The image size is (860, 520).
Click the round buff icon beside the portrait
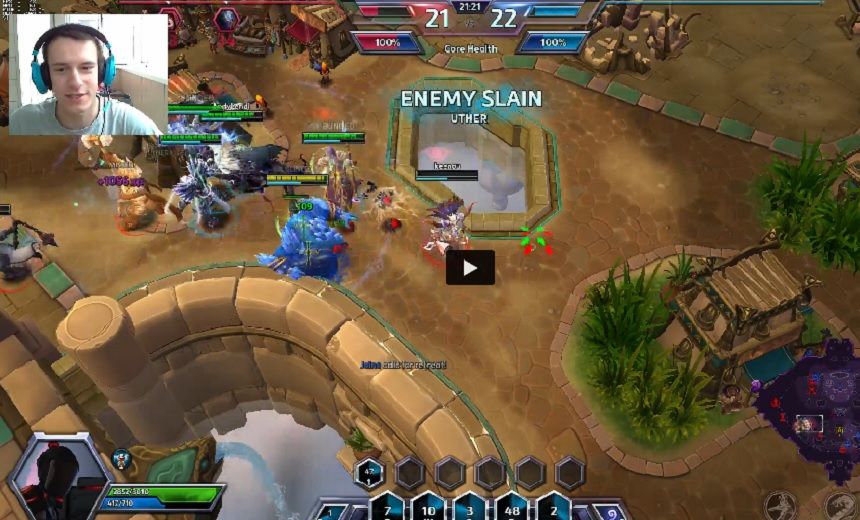pos(121,461)
